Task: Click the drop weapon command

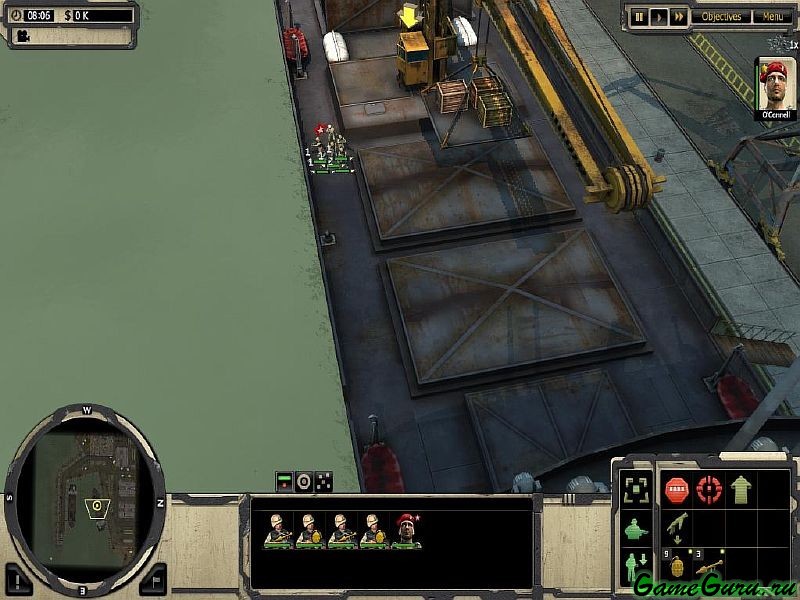Action: [676, 527]
